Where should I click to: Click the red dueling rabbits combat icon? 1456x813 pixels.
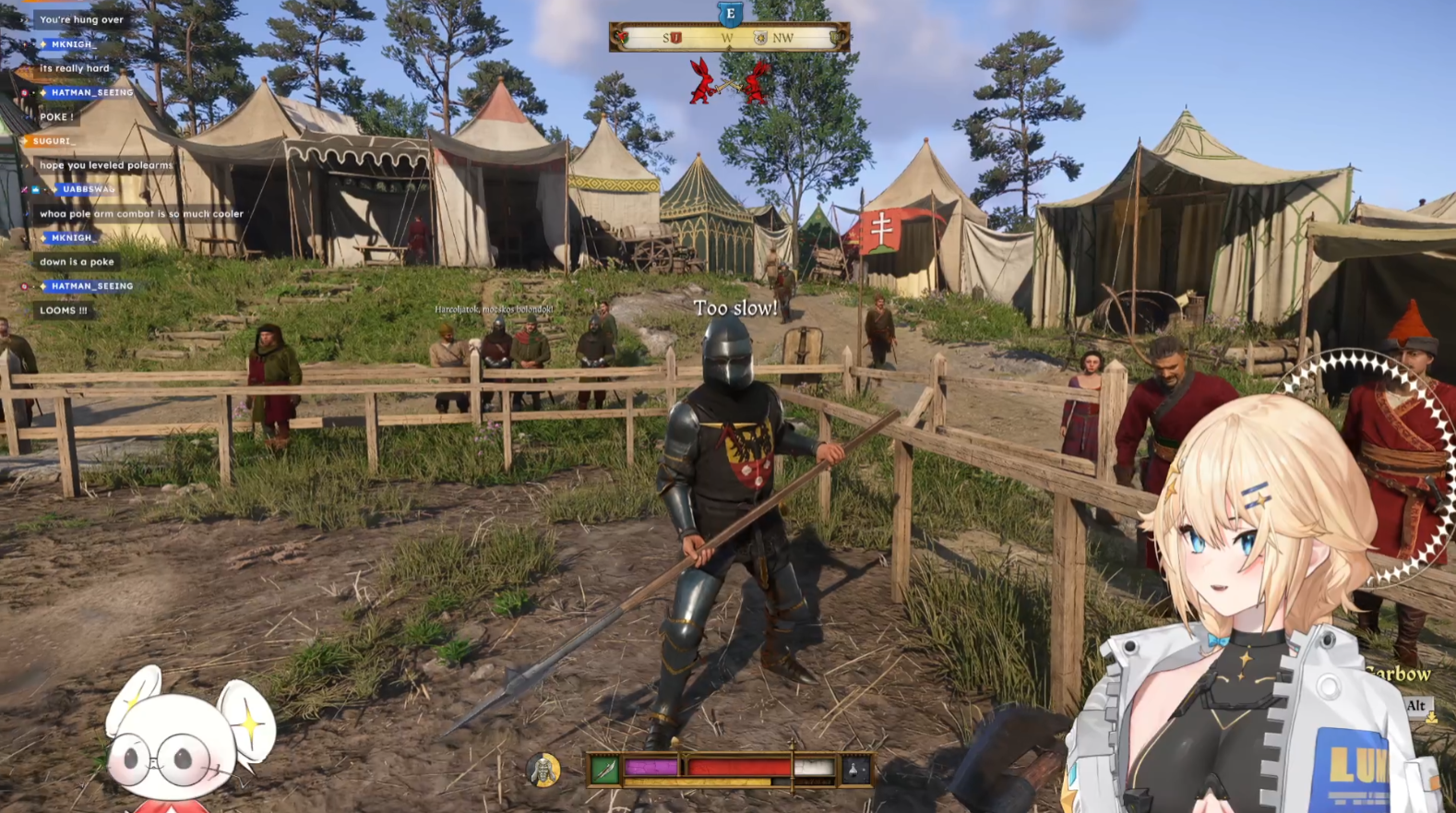point(729,82)
